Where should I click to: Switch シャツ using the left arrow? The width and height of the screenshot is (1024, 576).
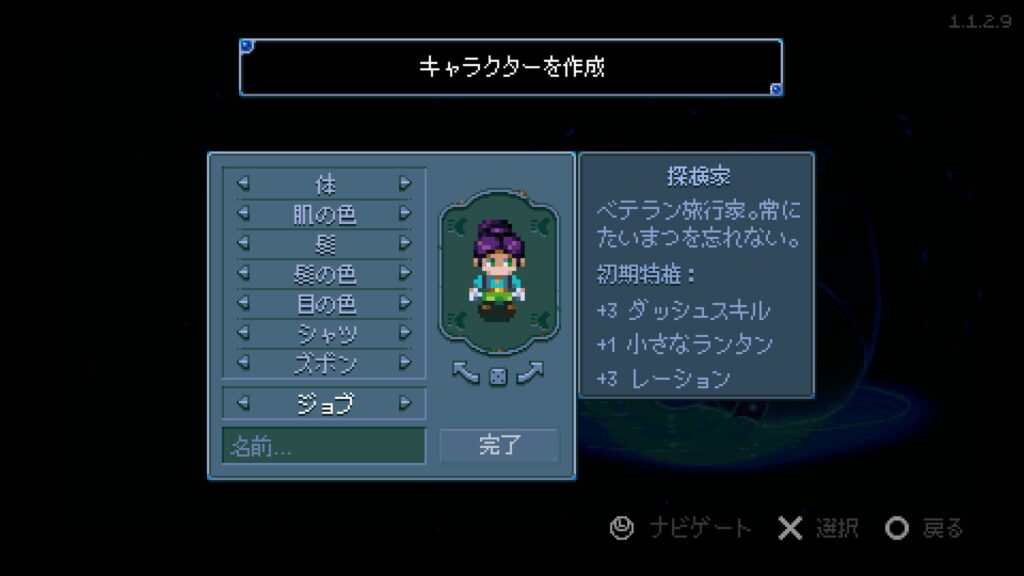coord(242,332)
